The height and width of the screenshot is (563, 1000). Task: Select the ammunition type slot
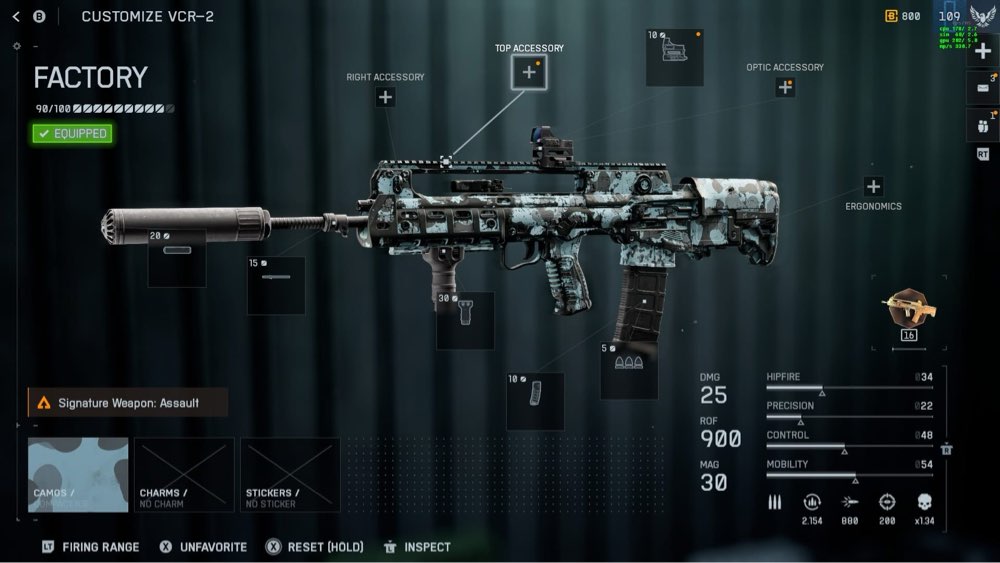coord(629,370)
